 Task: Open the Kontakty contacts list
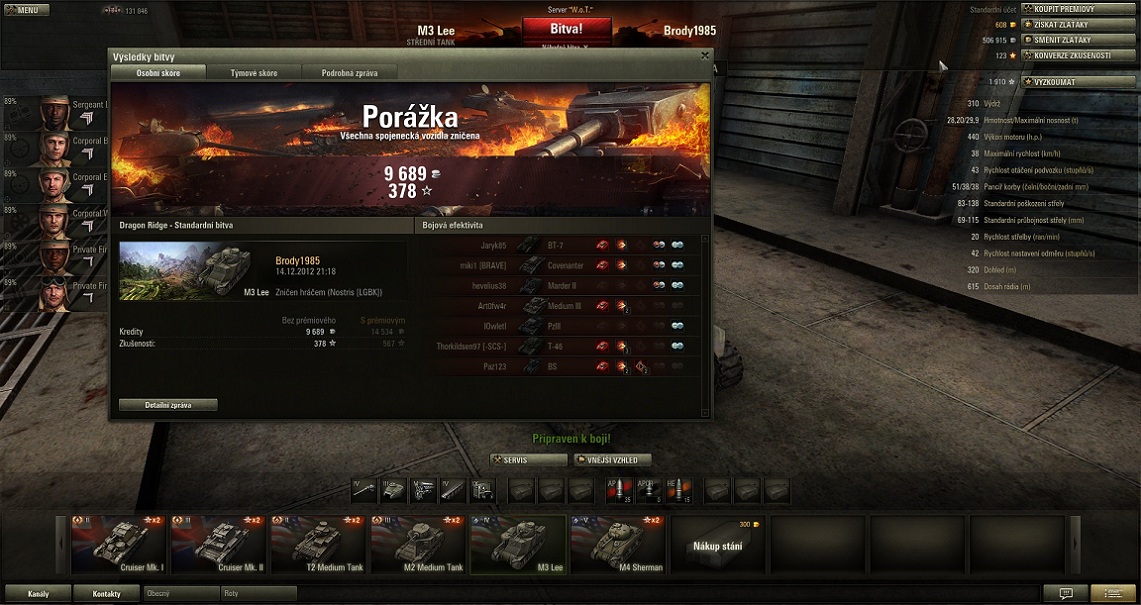[107, 593]
